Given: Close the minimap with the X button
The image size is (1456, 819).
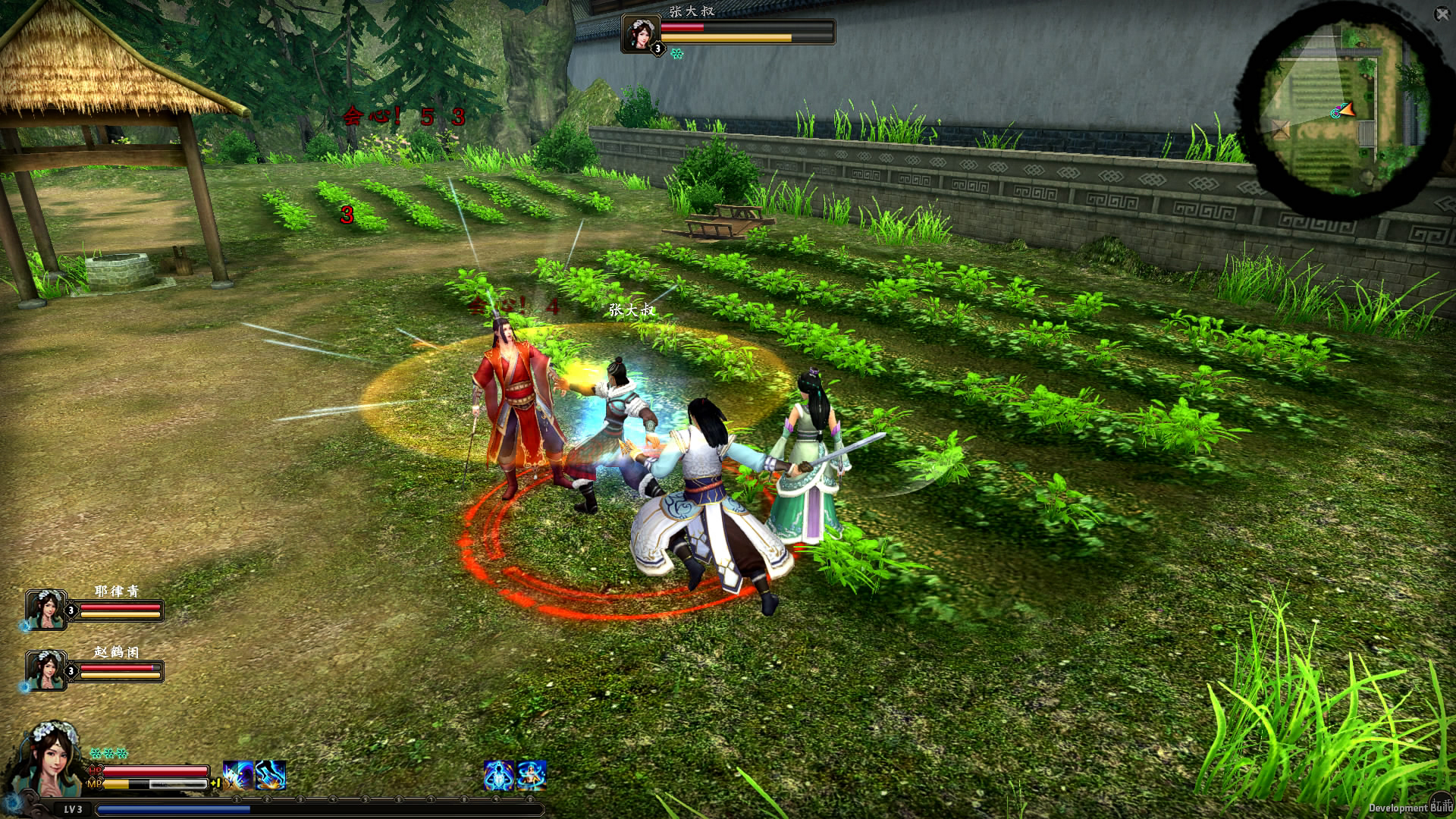Looking at the screenshot, I should (1442, 14).
